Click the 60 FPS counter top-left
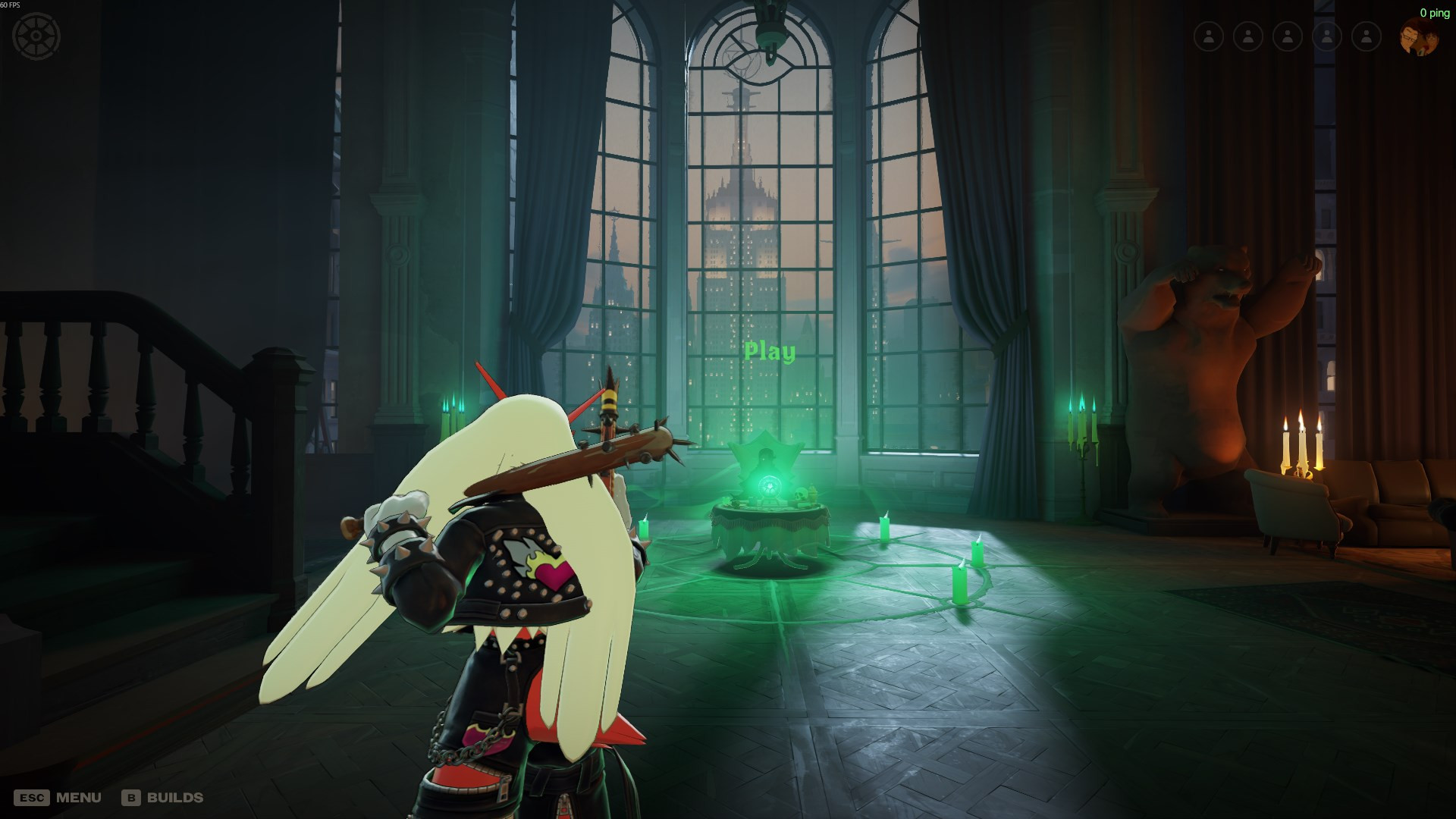Viewport: 1456px width, 819px height. click(x=11, y=6)
